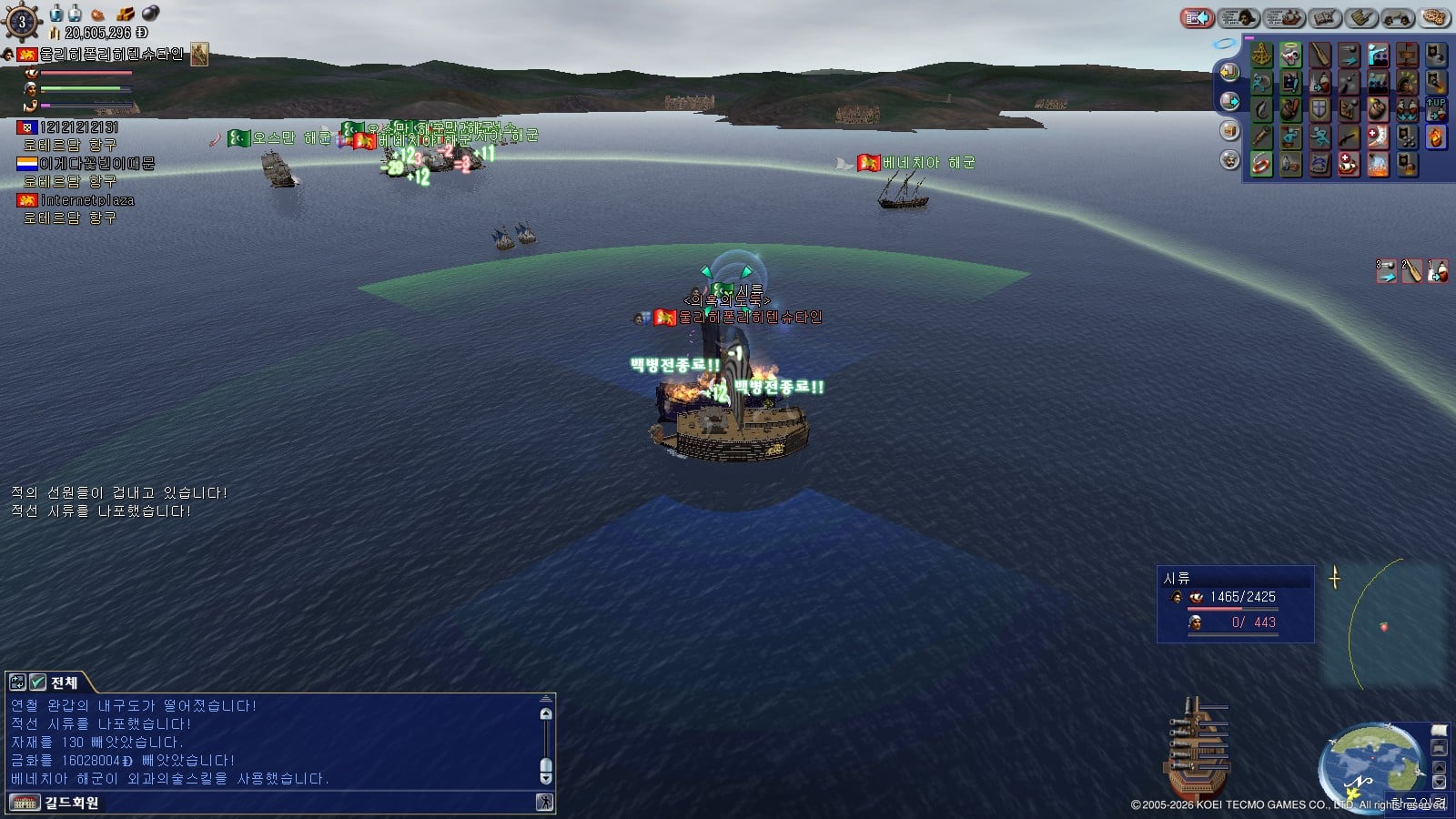This screenshot has height=819, width=1456.
Task: Activate the golden sextant skill
Action: [1261, 56]
